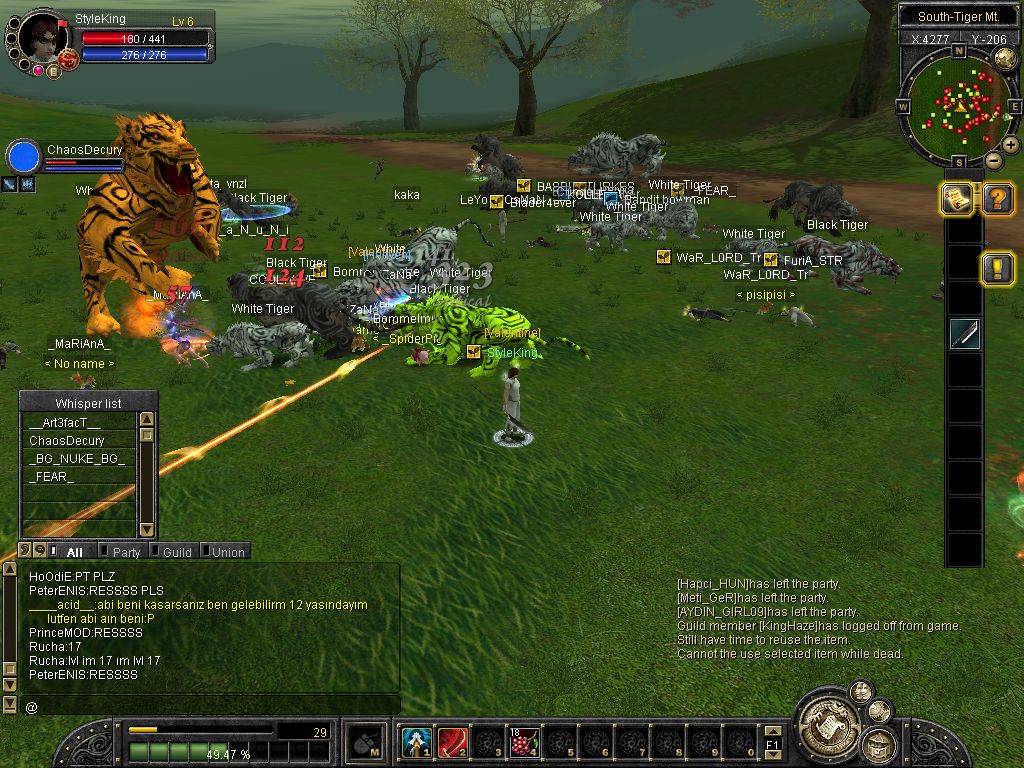Show the All chat tab
This screenshot has width=1024, height=768.
(x=73, y=552)
